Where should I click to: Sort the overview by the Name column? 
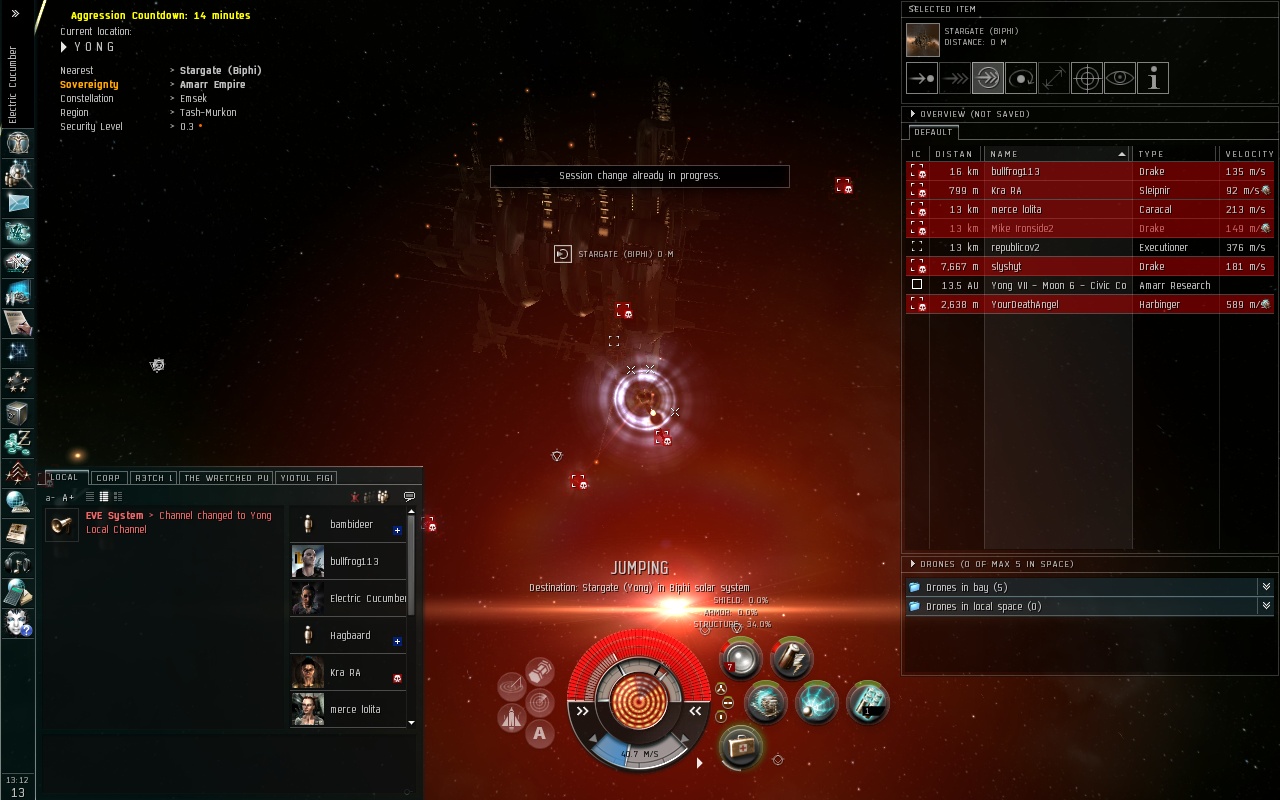pos(1056,154)
